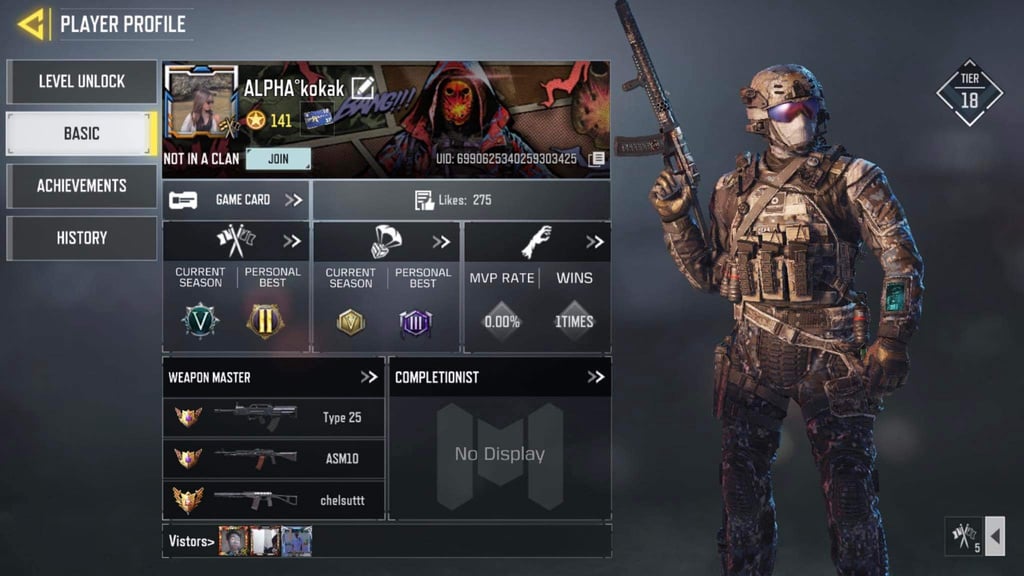View the Likes count panel

[460, 200]
